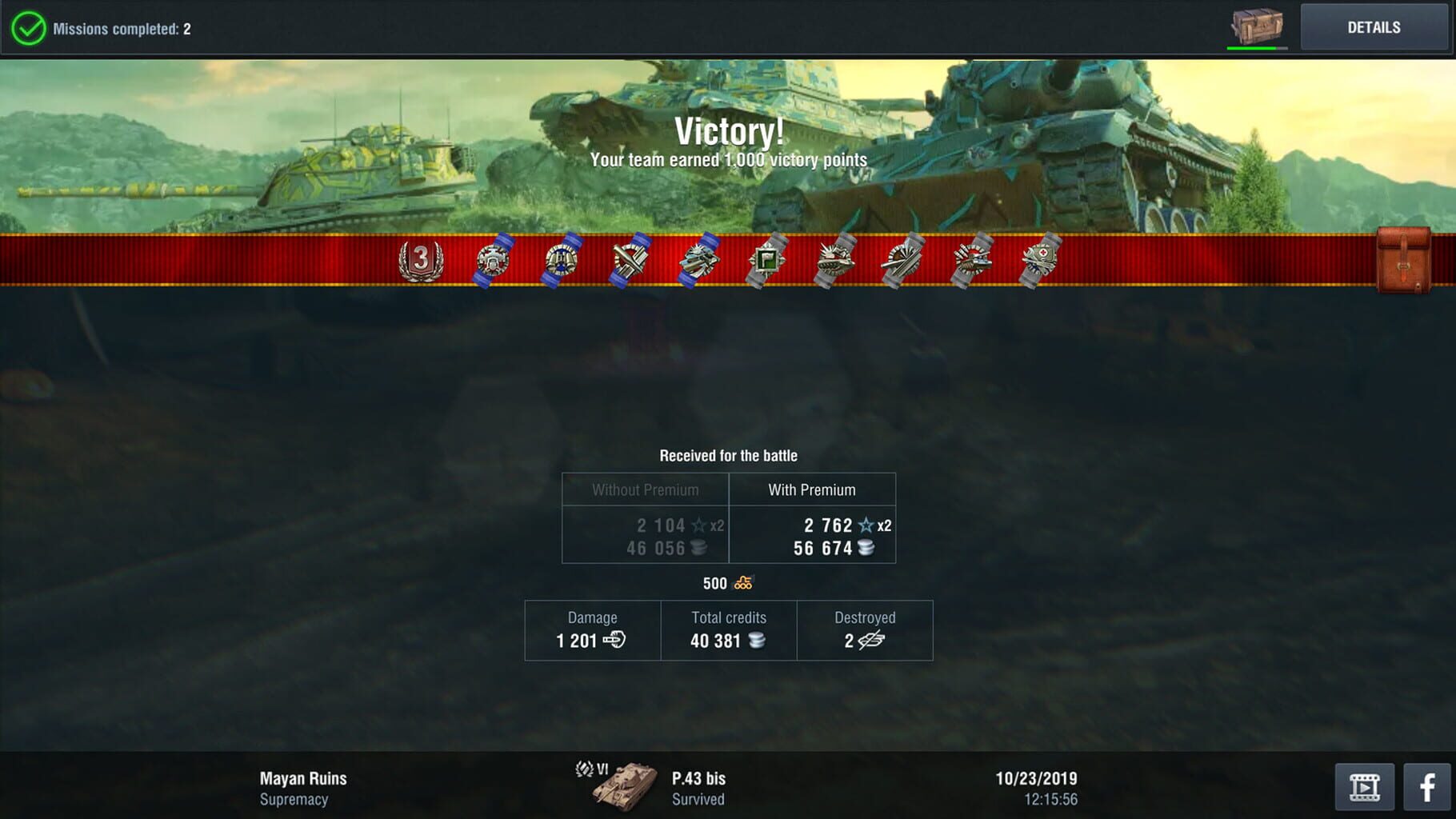Click the green flag achievement medal
The width and height of the screenshot is (1456, 819).
point(768,260)
